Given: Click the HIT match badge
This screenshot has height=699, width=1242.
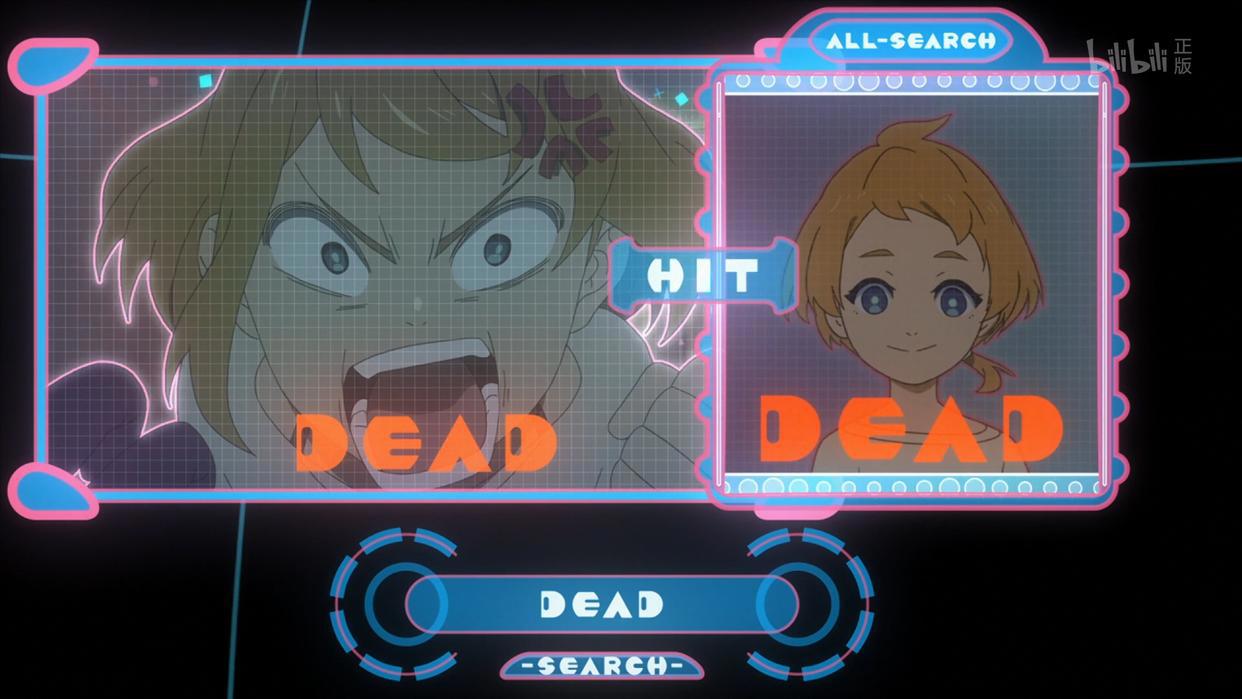Looking at the screenshot, I should click(x=702, y=274).
